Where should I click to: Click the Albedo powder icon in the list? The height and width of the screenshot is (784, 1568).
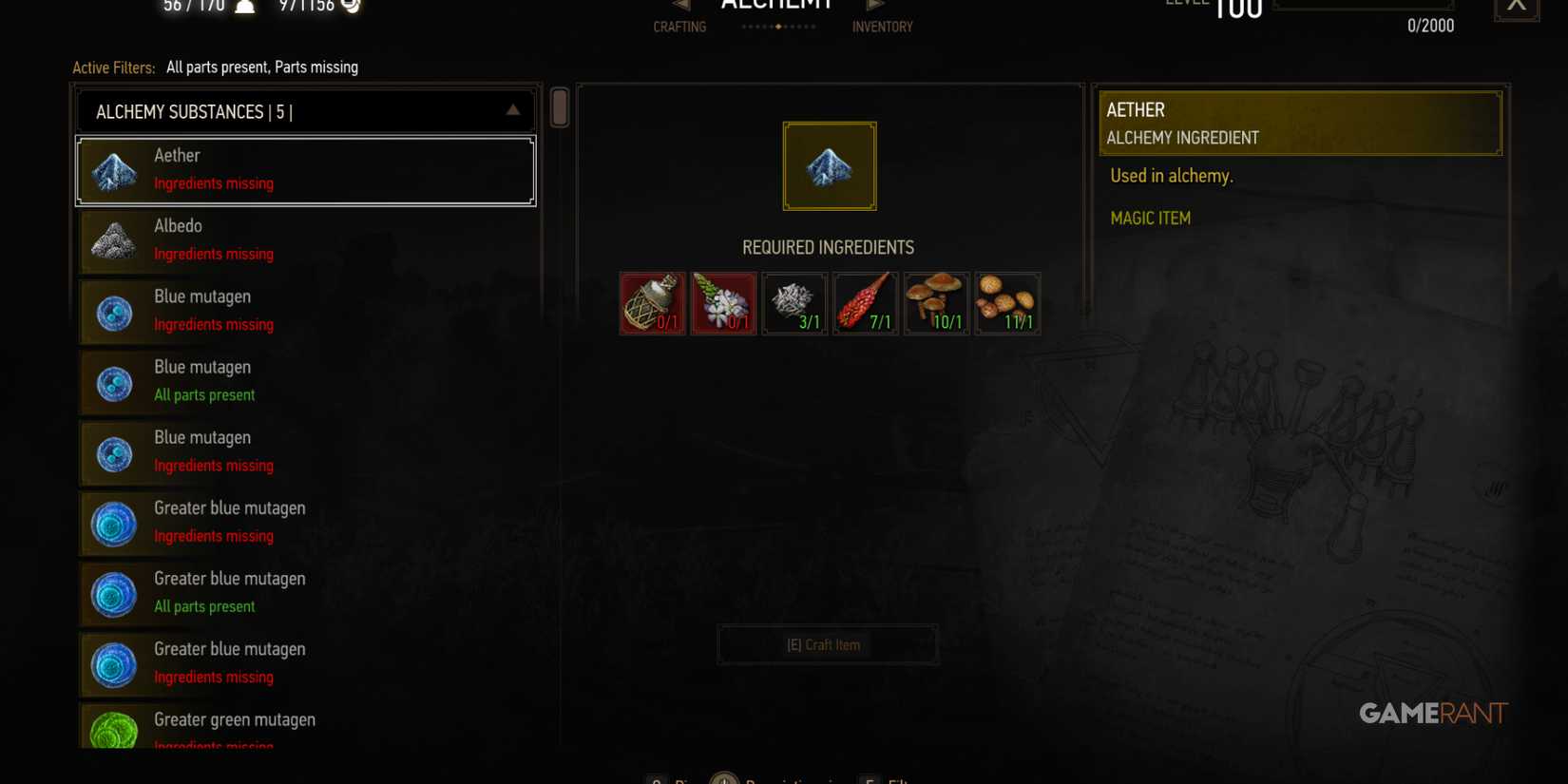(114, 240)
